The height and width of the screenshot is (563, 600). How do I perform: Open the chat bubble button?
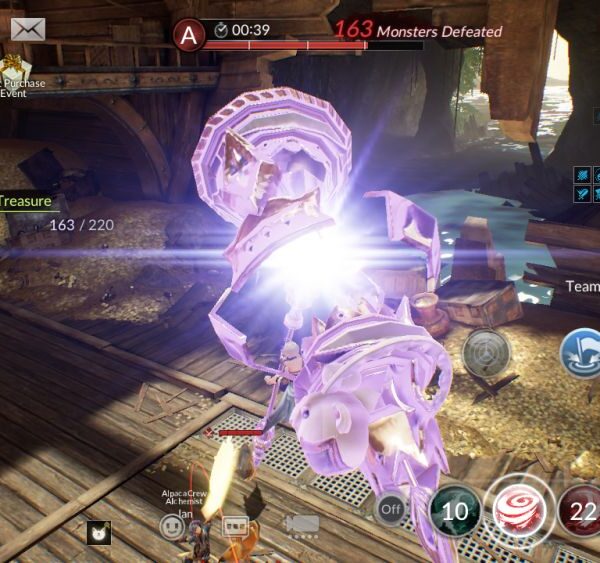(234, 525)
